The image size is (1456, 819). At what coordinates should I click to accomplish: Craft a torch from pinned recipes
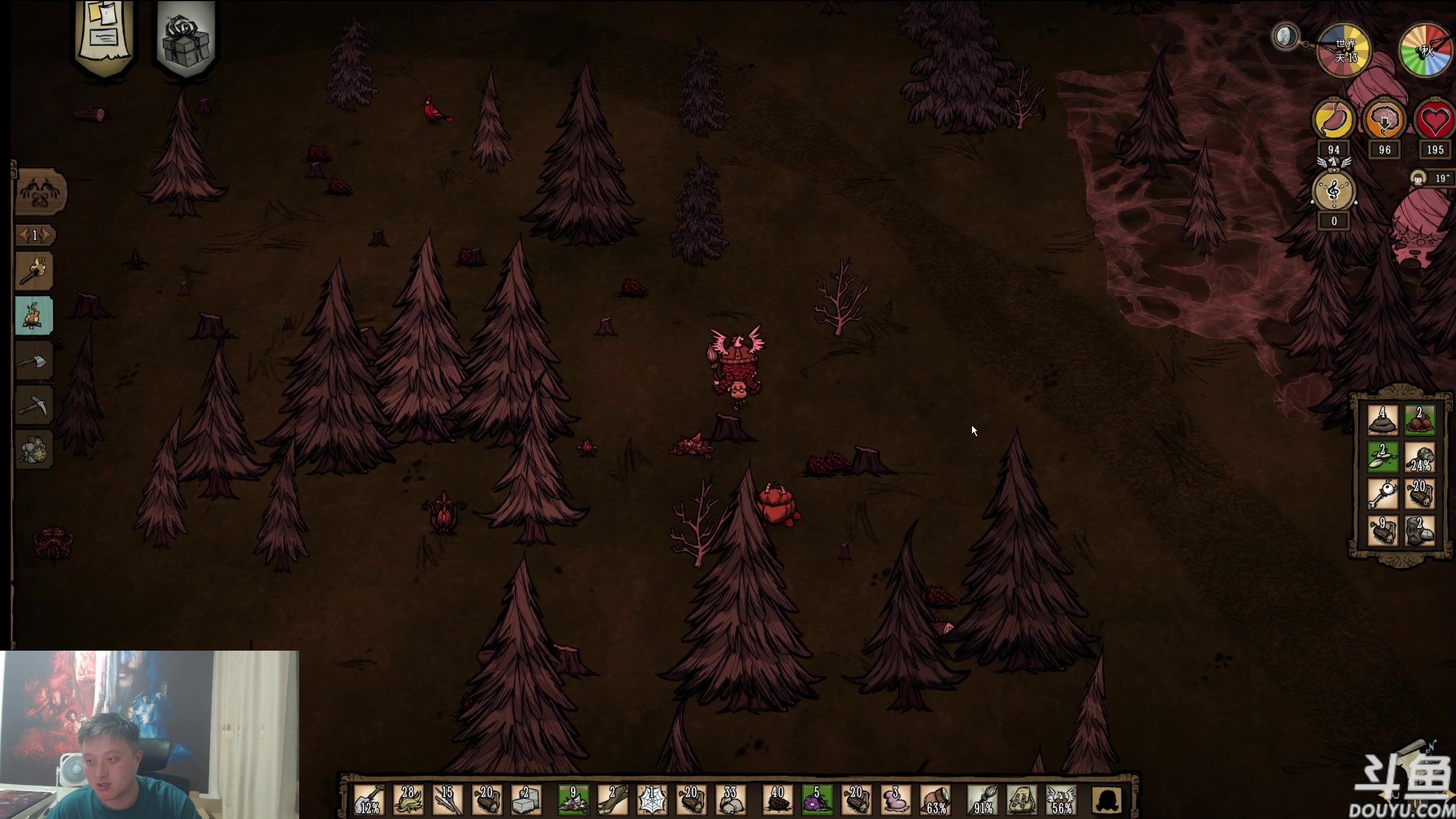click(x=34, y=271)
